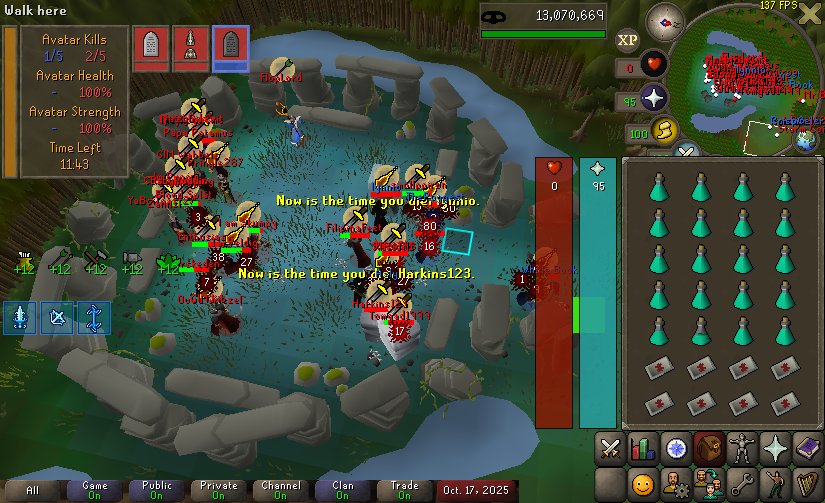
Task: Open the Combat Options tab
Action: point(609,448)
